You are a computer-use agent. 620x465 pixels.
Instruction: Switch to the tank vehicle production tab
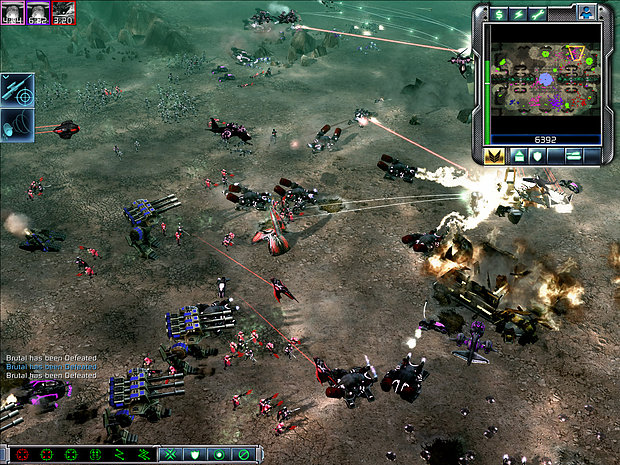574,156
